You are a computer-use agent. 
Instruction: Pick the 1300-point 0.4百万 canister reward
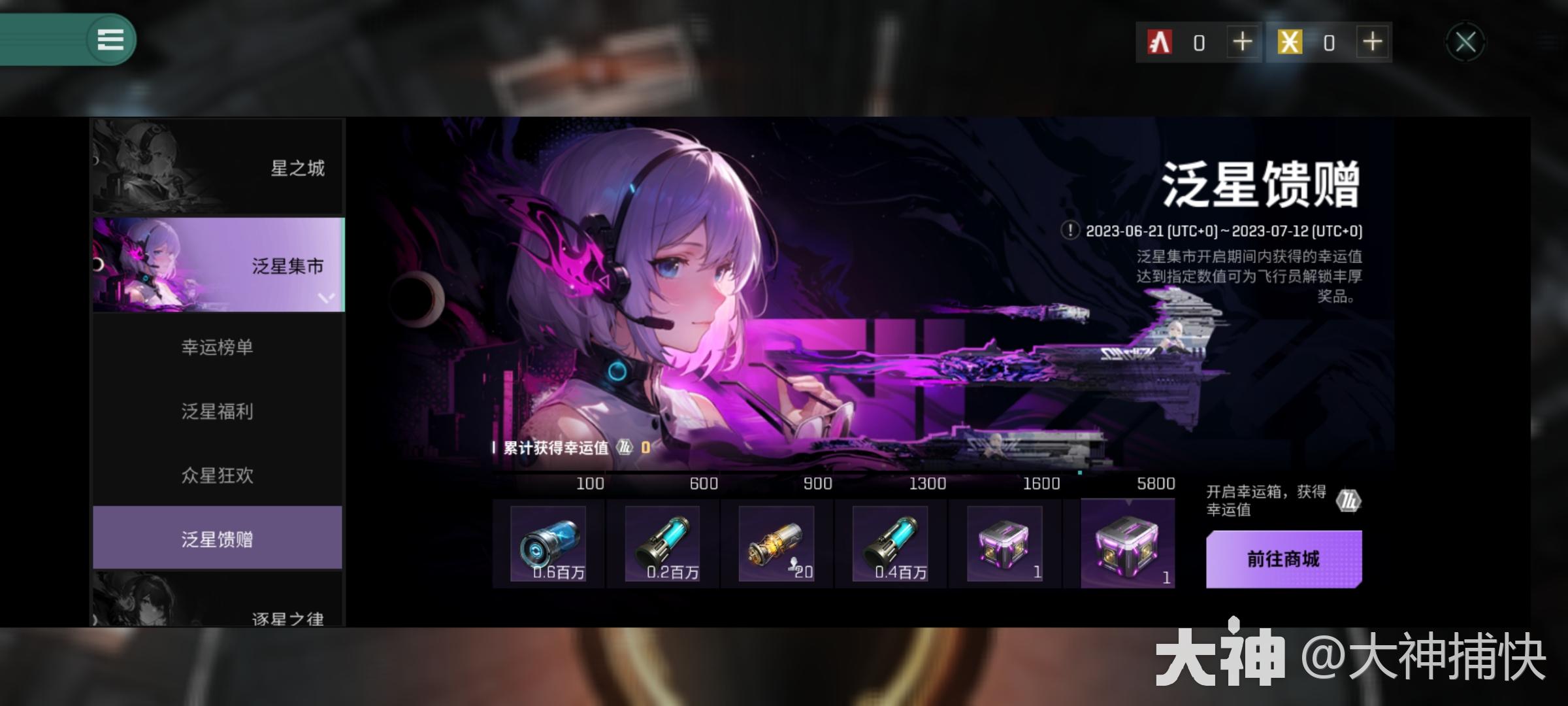click(x=890, y=544)
